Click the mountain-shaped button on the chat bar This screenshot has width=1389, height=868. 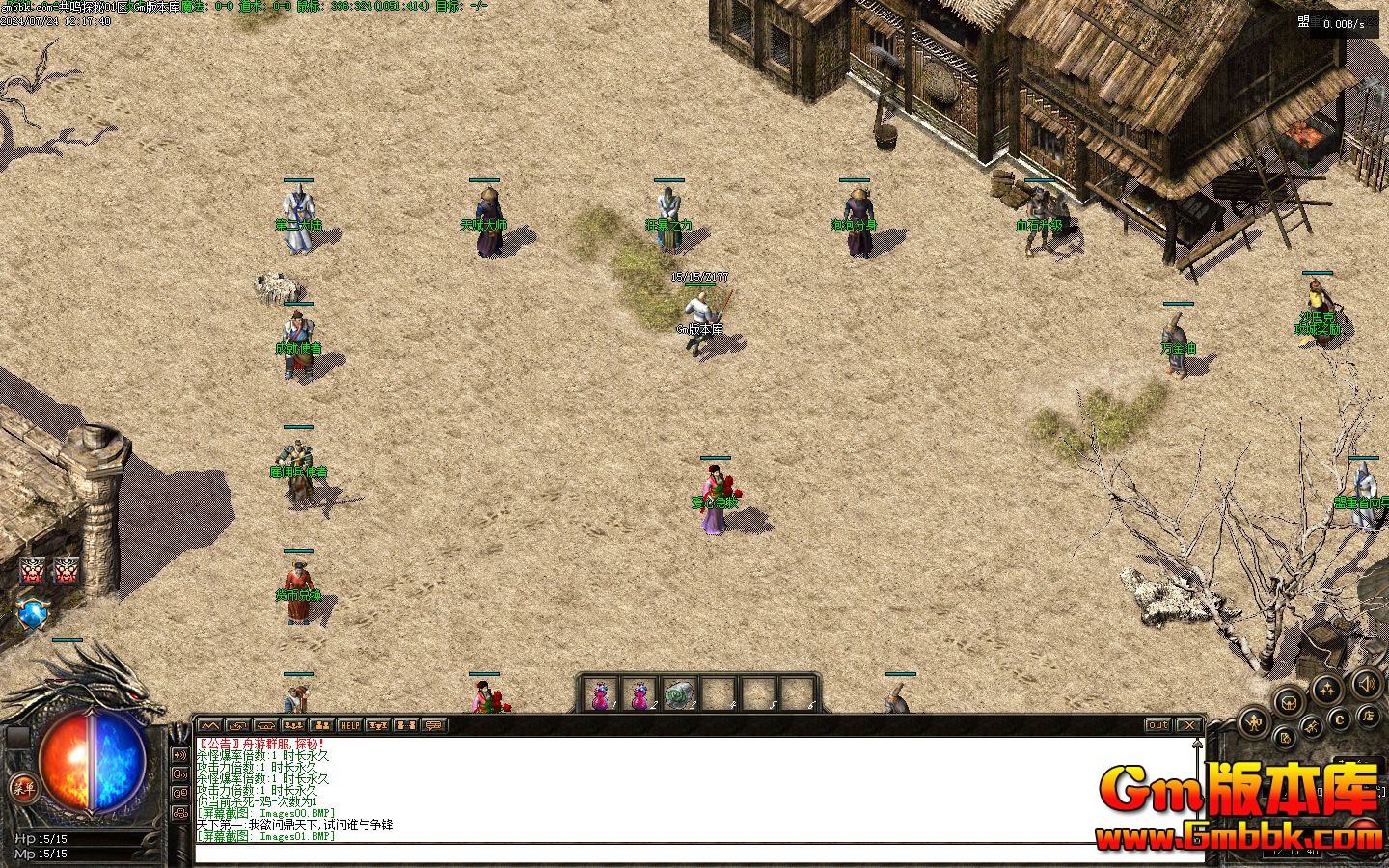[x=209, y=725]
